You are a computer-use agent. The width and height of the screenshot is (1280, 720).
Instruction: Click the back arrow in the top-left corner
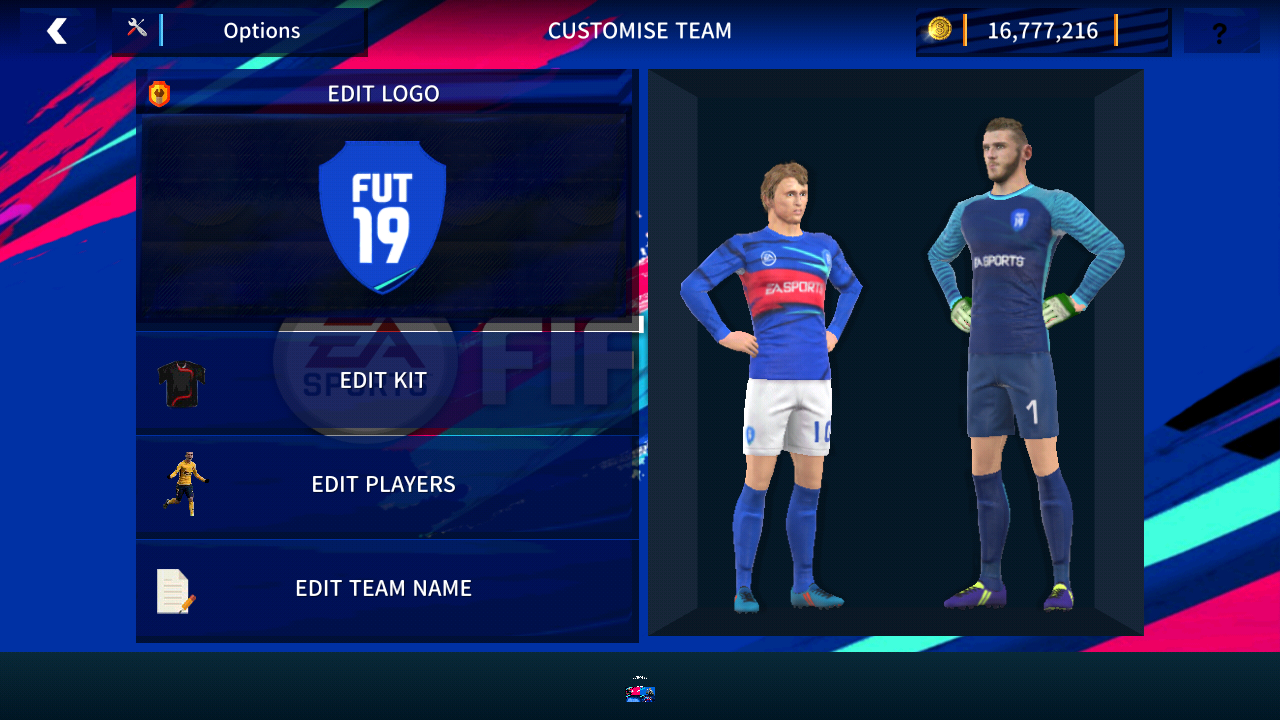[57, 30]
